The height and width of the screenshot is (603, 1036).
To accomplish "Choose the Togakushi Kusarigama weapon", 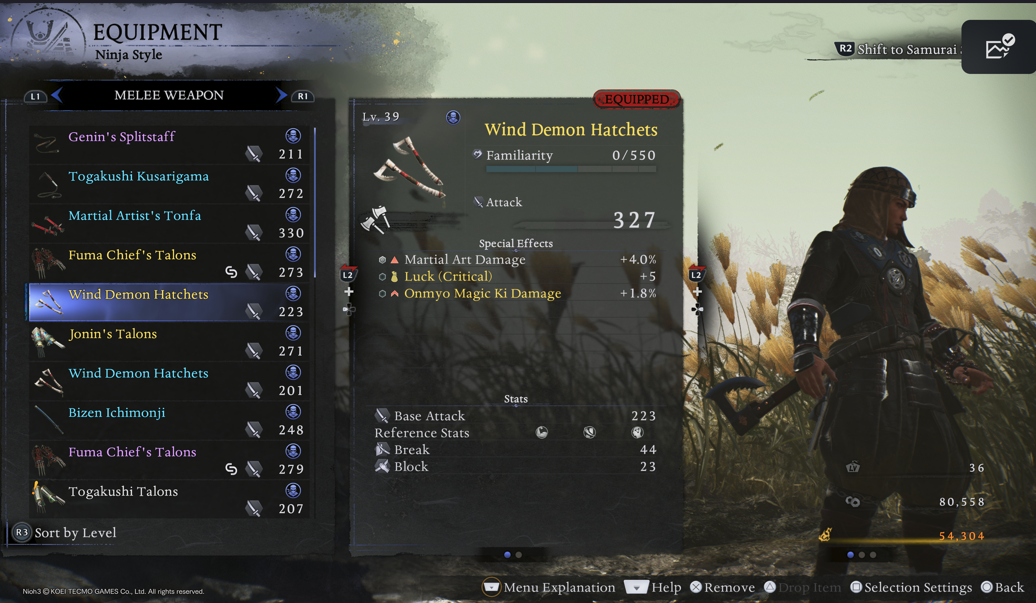I will pyautogui.click(x=170, y=184).
